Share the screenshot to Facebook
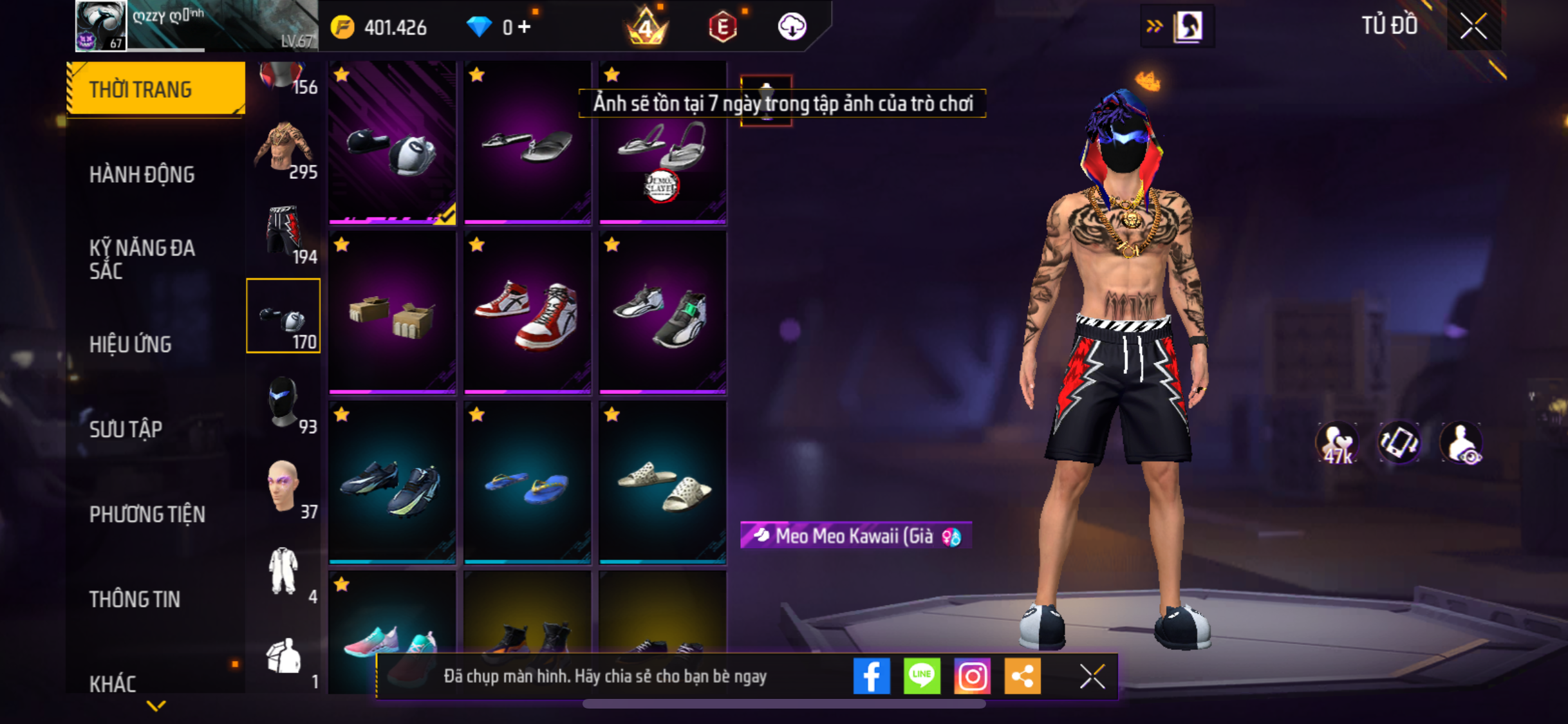Viewport: 1568px width, 724px height. pyautogui.click(x=872, y=676)
